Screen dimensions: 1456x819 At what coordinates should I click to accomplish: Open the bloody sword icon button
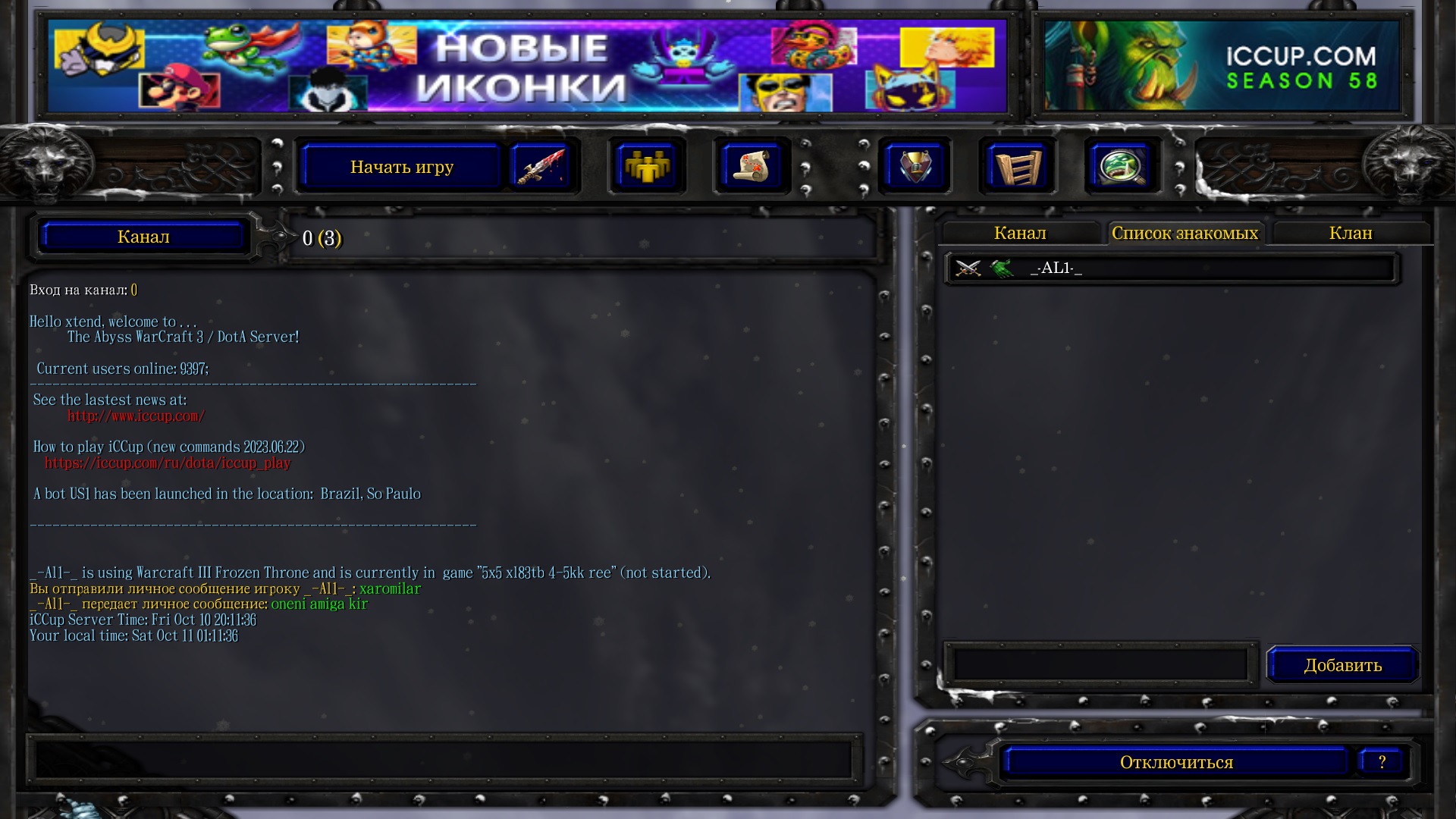(x=540, y=167)
